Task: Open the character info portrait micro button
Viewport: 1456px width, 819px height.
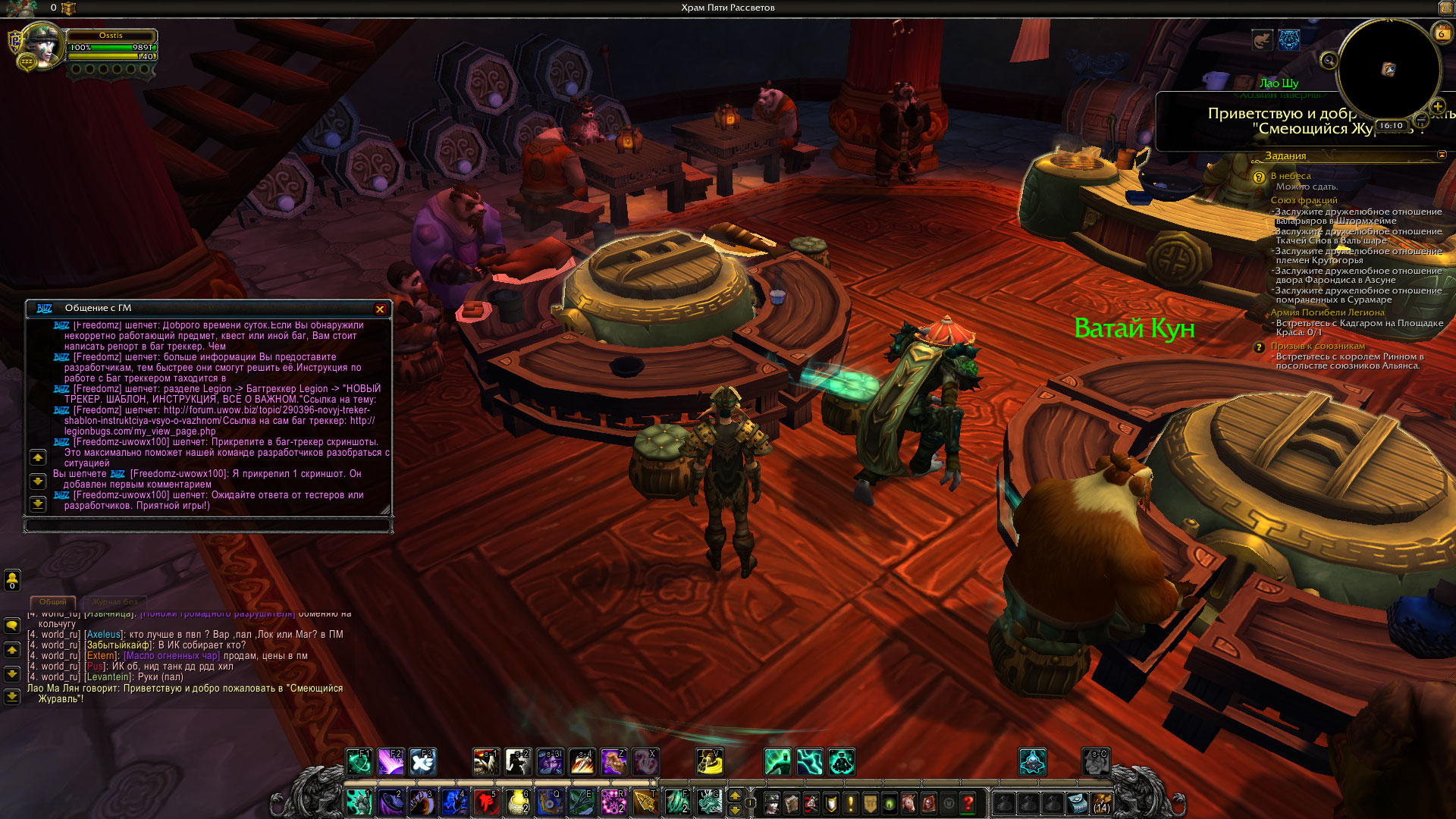Action: pos(772,802)
